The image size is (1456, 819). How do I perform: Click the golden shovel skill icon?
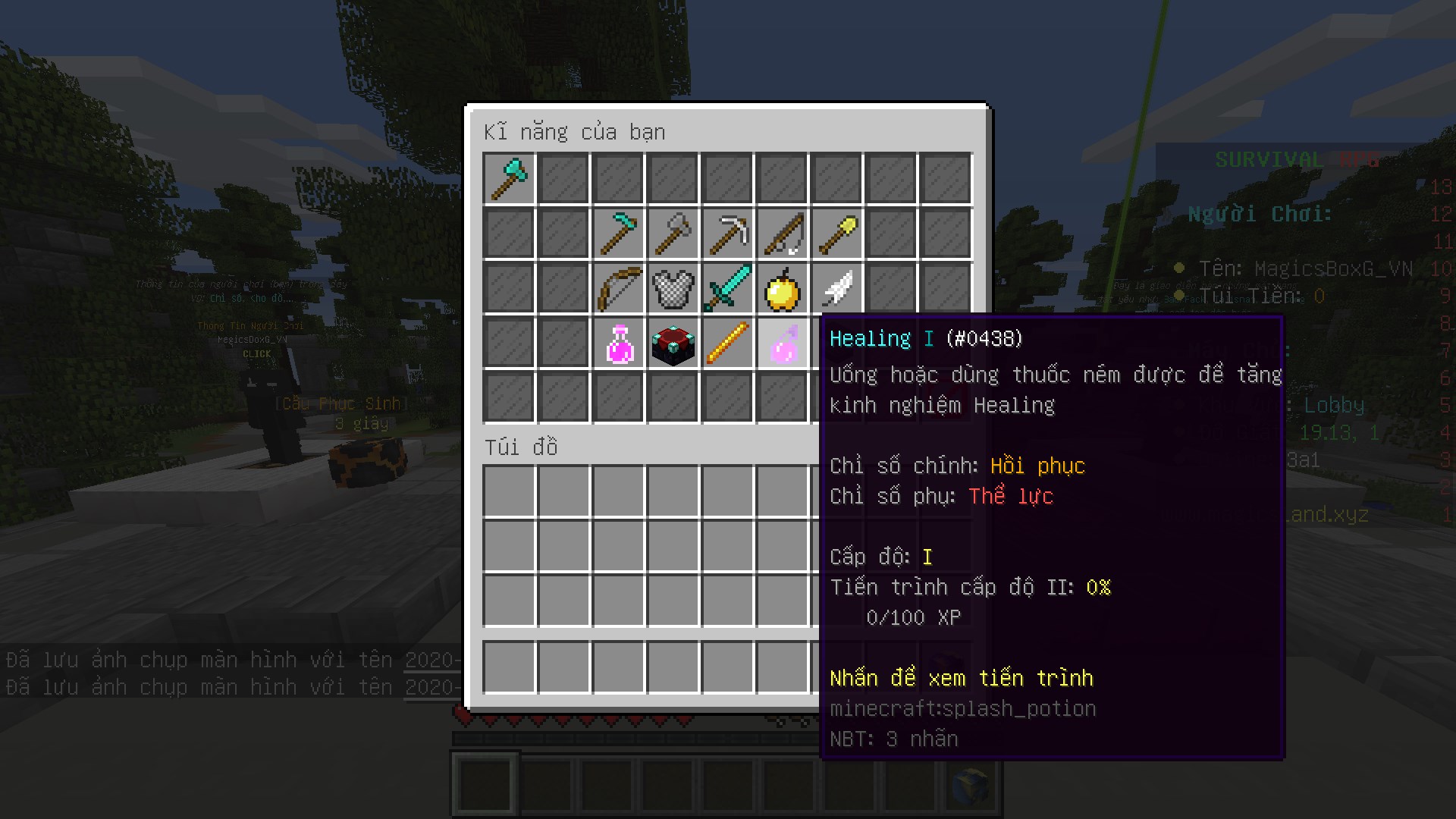coord(836,233)
